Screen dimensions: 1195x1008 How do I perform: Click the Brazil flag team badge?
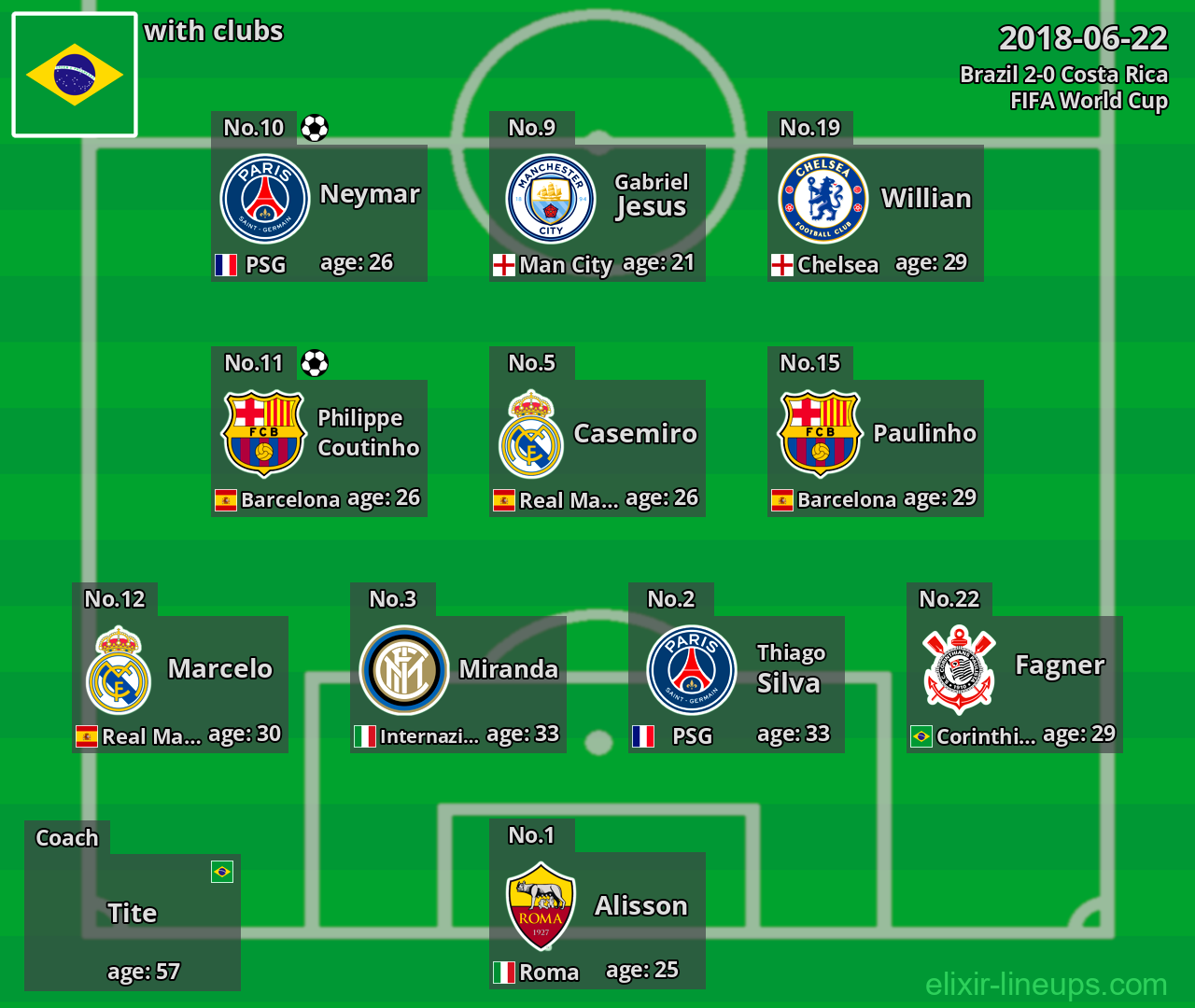click(75, 75)
